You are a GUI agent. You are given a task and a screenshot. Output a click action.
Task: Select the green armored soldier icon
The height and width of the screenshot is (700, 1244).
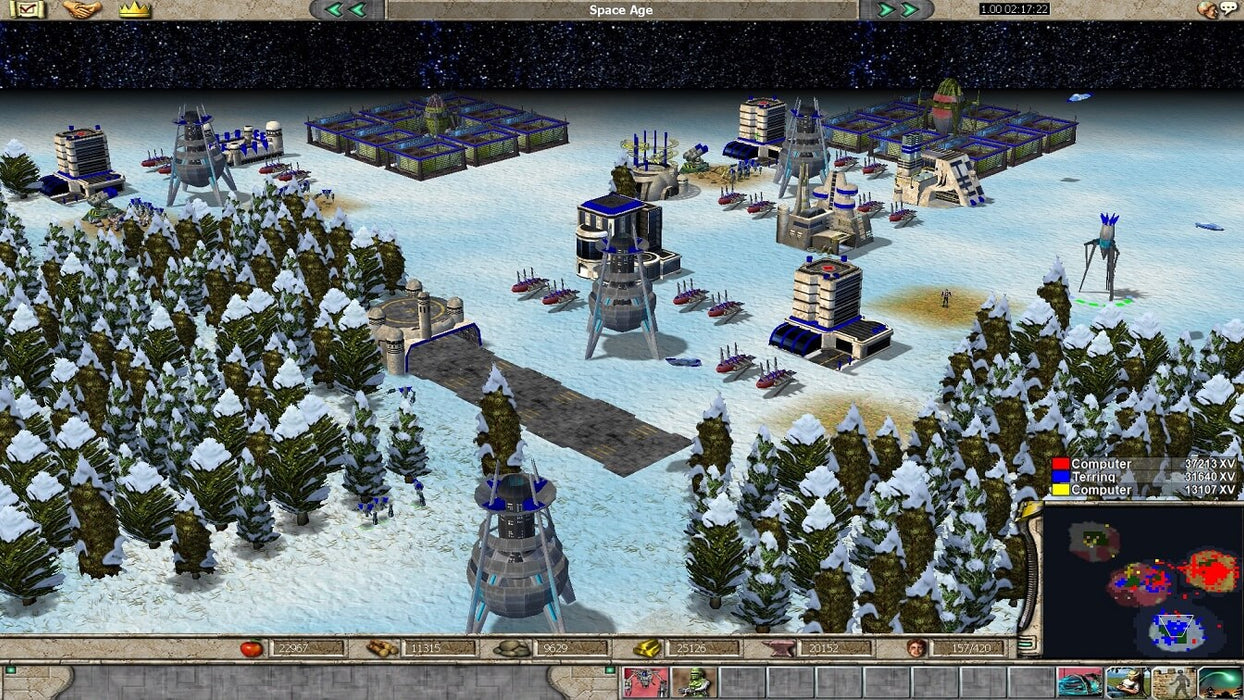tap(692, 683)
